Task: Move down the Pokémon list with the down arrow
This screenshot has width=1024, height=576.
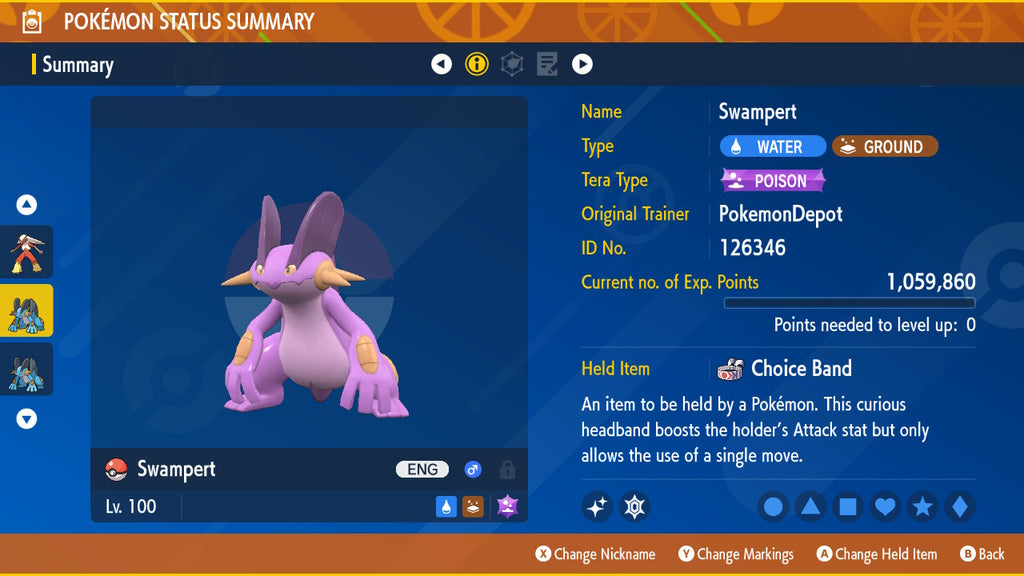Action: (x=27, y=419)
